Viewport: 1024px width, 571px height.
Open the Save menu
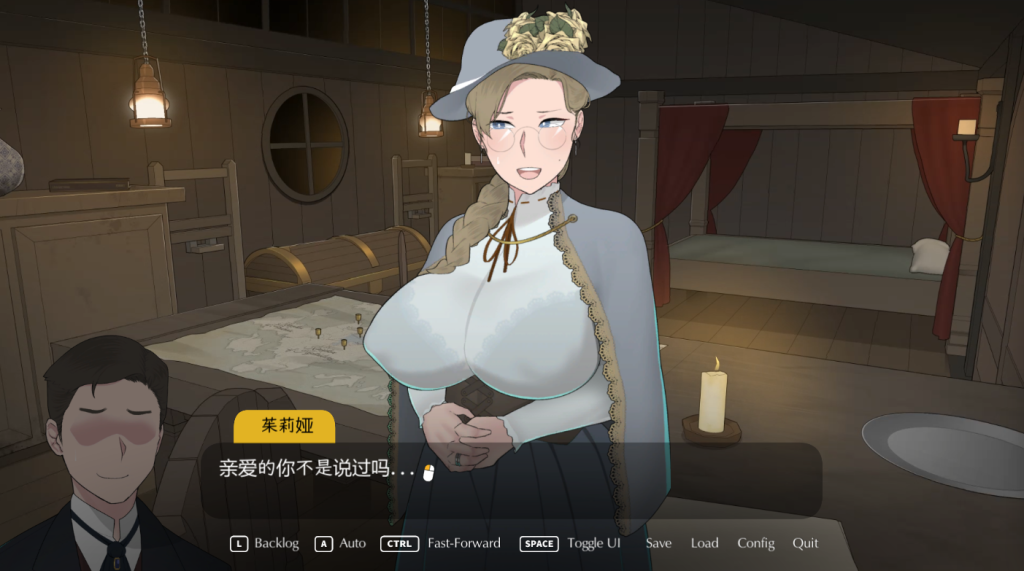(658, 543)
